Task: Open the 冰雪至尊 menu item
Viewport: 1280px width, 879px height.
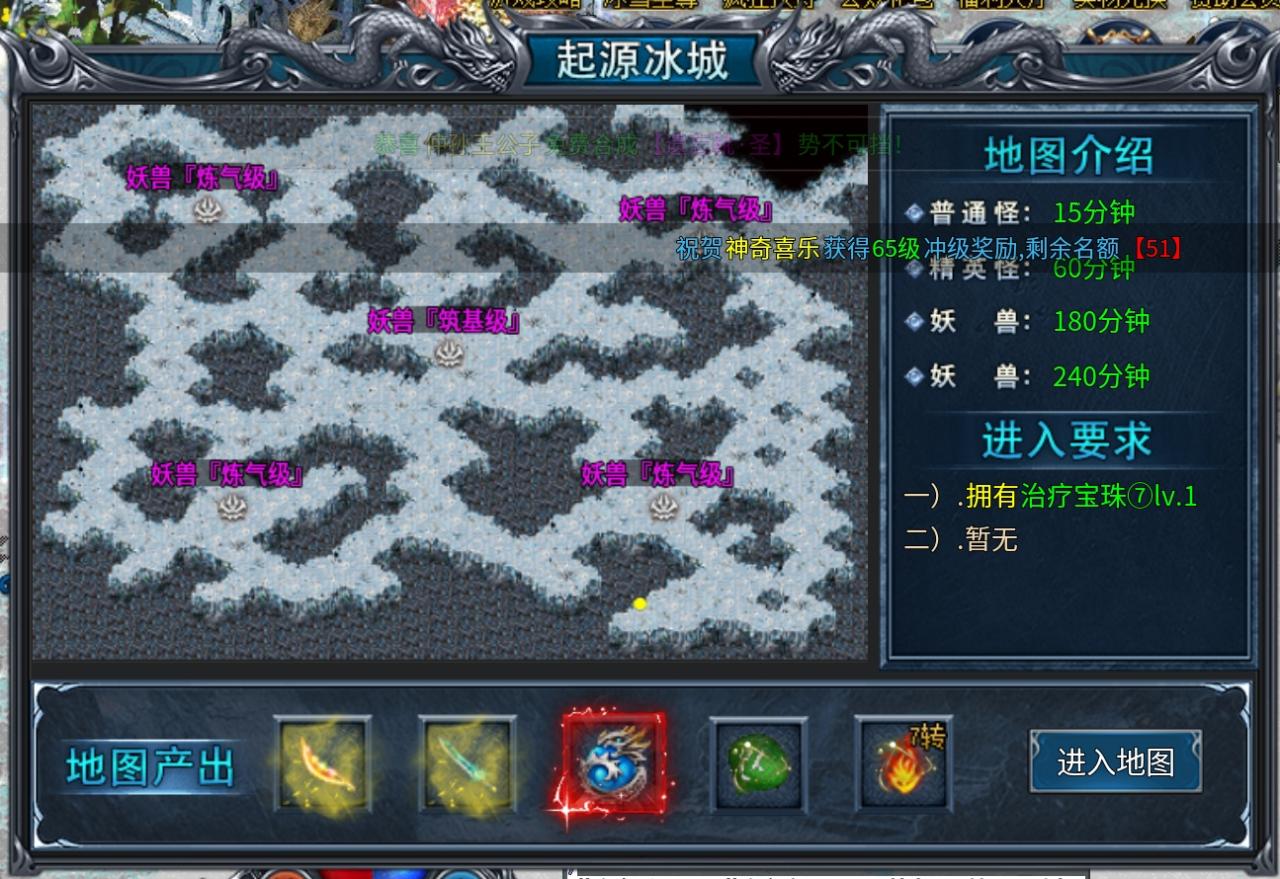Action: click(x=650, y=5)
